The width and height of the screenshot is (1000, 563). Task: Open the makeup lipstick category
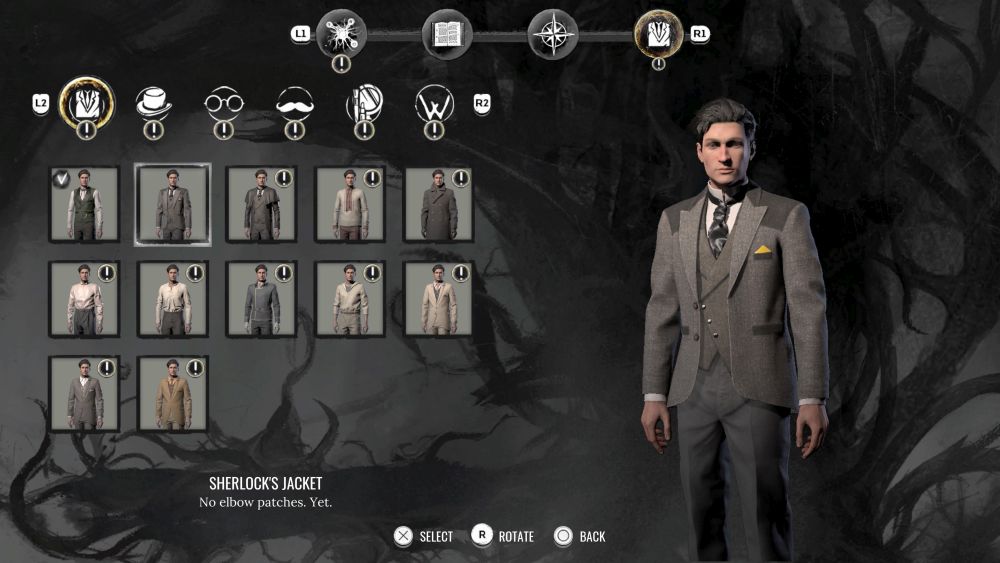point(364,102)
